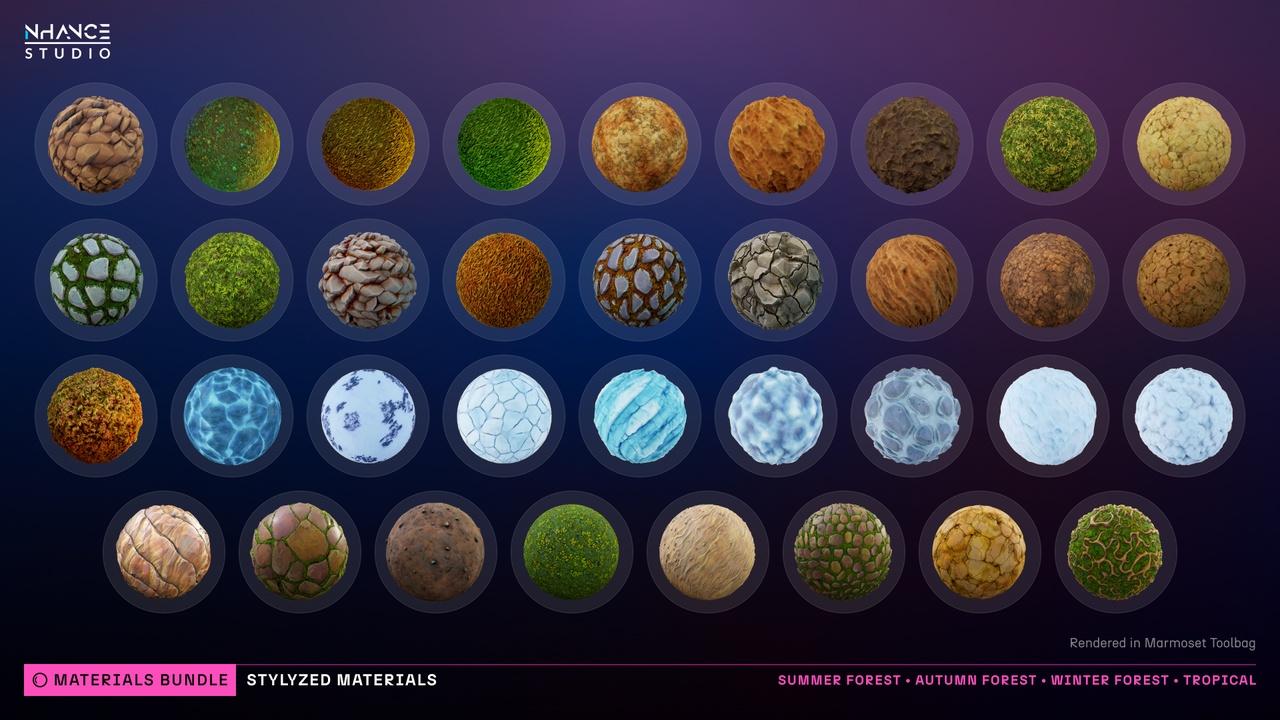Select the grey cracked rock material sphere
Image resolution: width=1280 pixels, height=720 pixels.
(776, 280)
